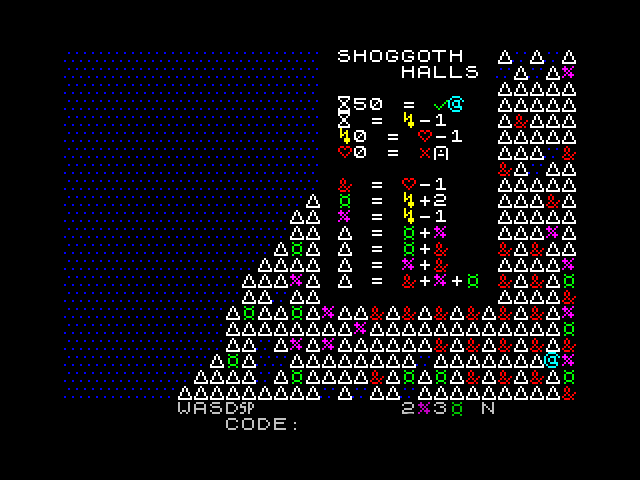Image resolution: width=640 pixels, height=480 pixels.
Task: Select the CODE entry field
Action: pyautogui.click(x=340, y=425)
